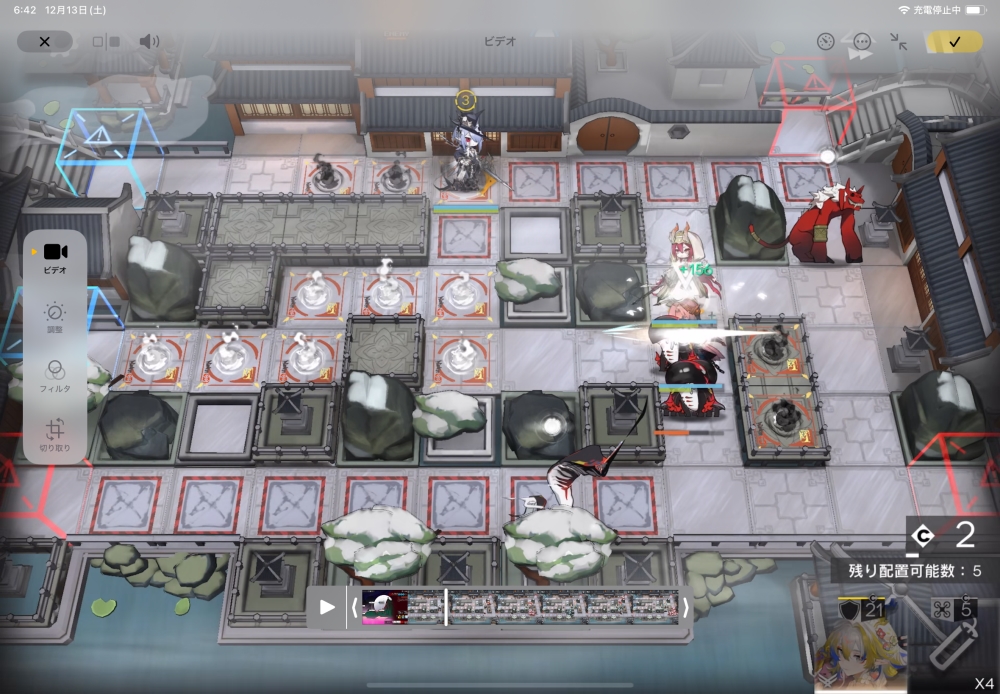Play the video with the play button
Screen dimensions: 1000x694
(327, 607)
